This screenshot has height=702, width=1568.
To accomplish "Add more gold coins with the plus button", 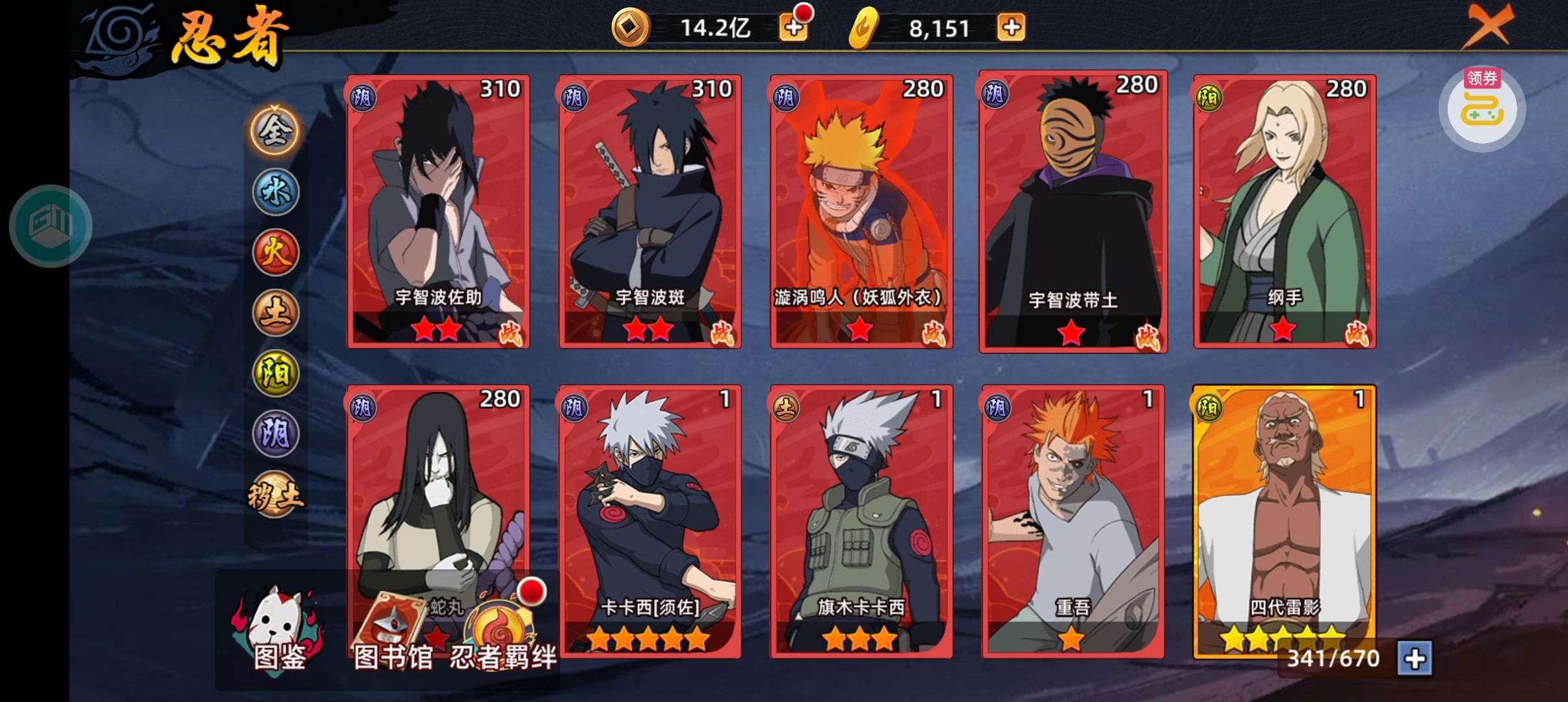I will coord(793,28).
